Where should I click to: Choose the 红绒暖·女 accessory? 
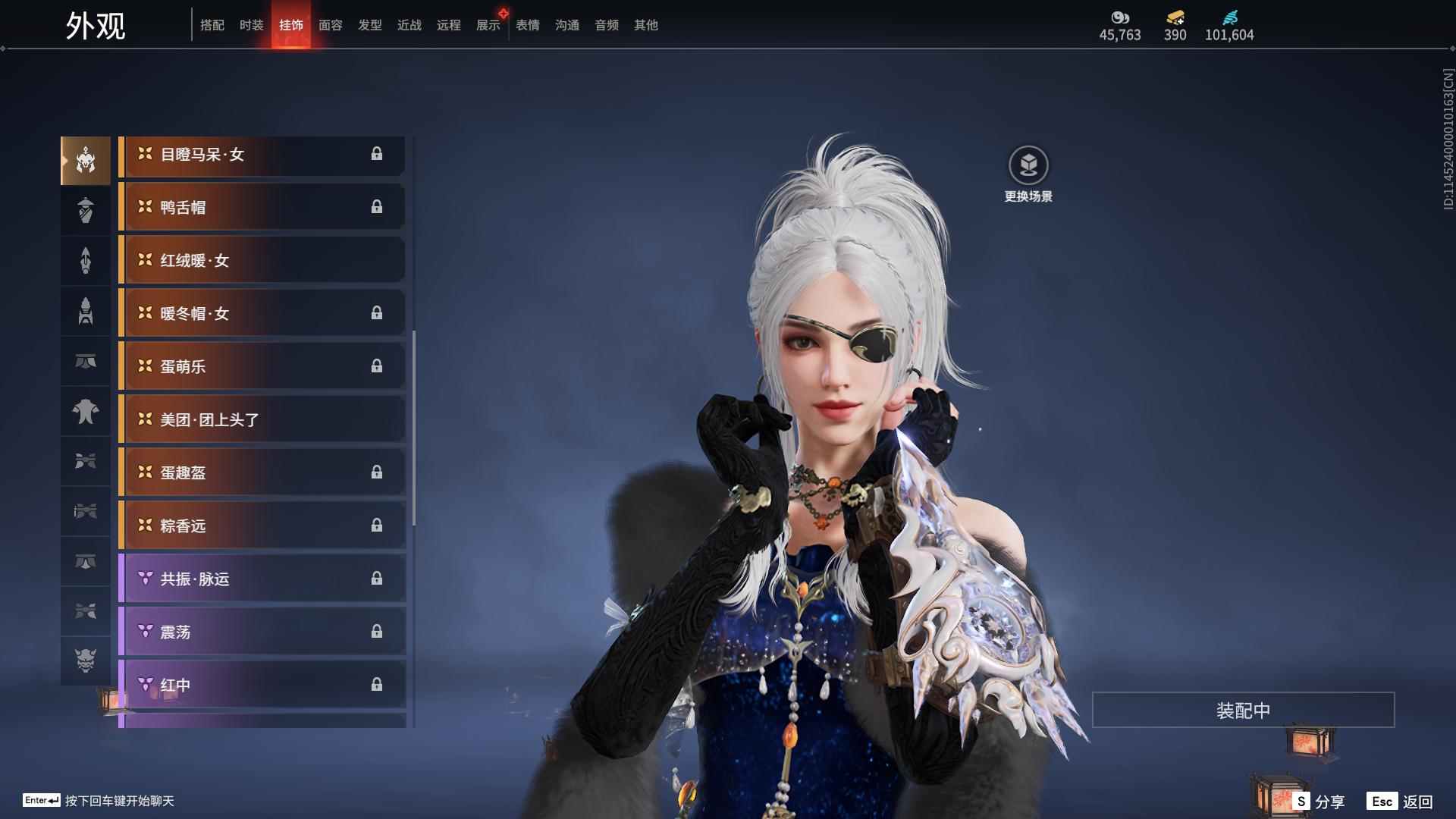(x=262, y=260)
